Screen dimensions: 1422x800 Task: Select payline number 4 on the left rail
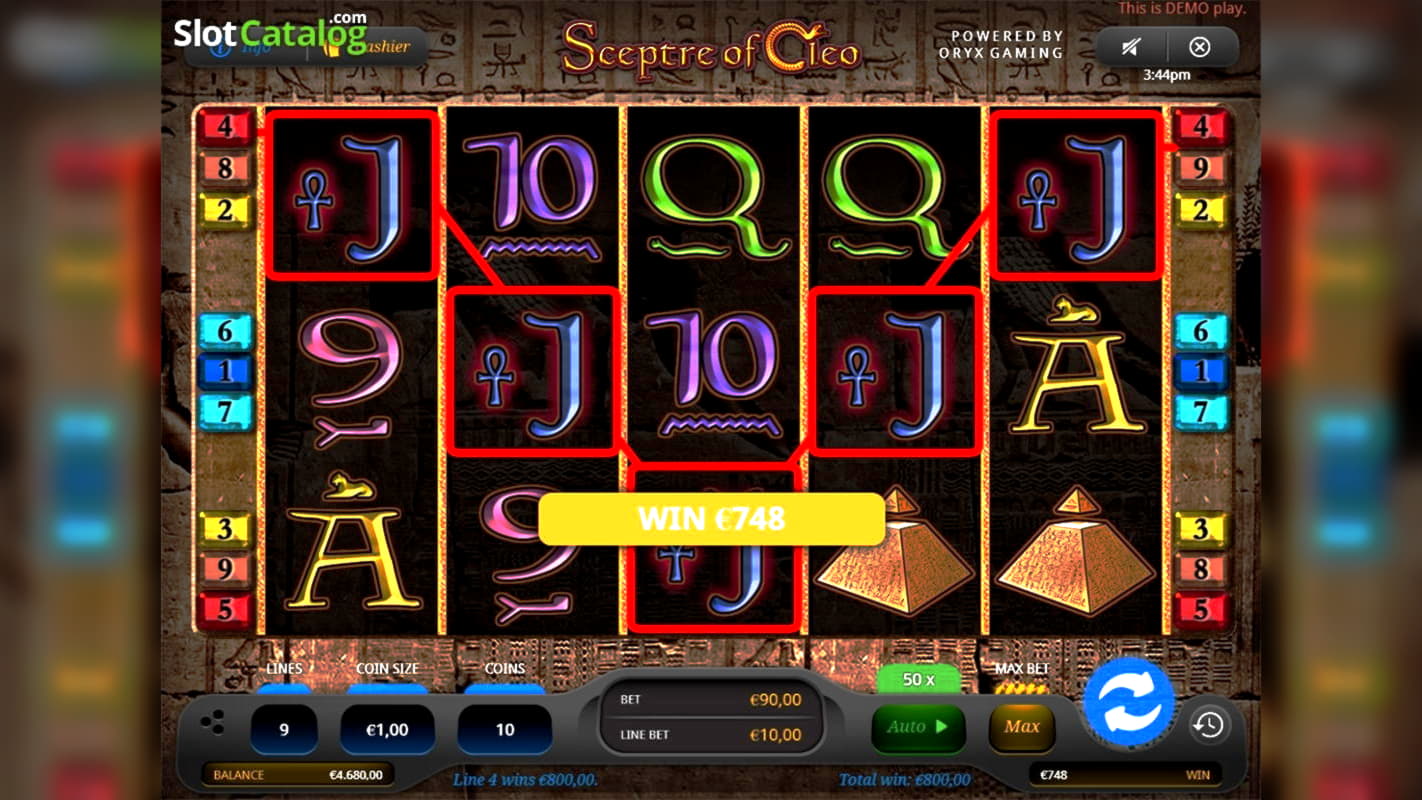click(224, 126)
